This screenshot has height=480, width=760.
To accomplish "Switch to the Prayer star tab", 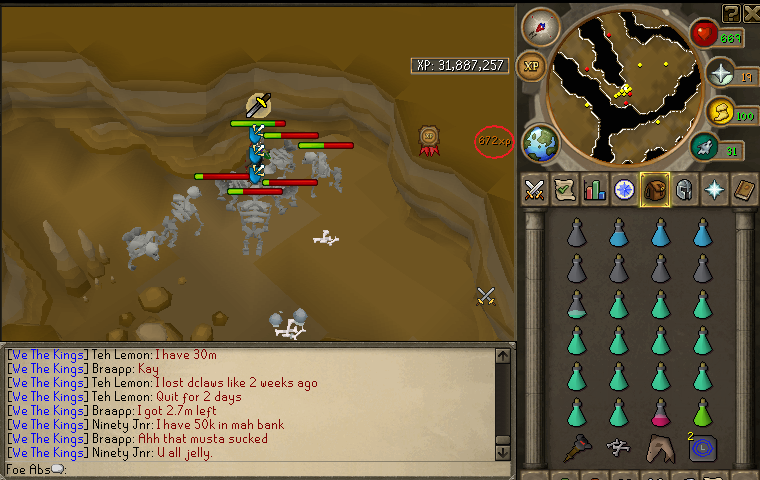I will pyautogui.click(x=715, y=189).
